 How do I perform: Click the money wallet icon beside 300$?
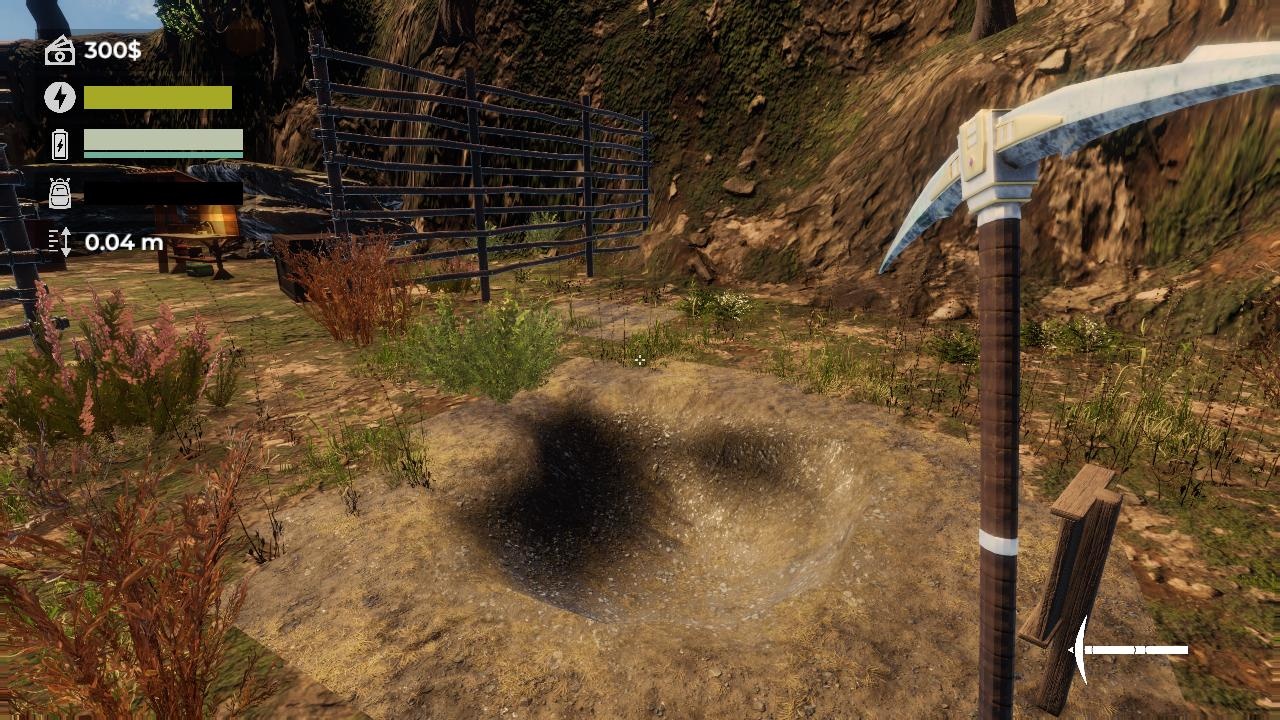pyautogui.click(x=62, y=50)
